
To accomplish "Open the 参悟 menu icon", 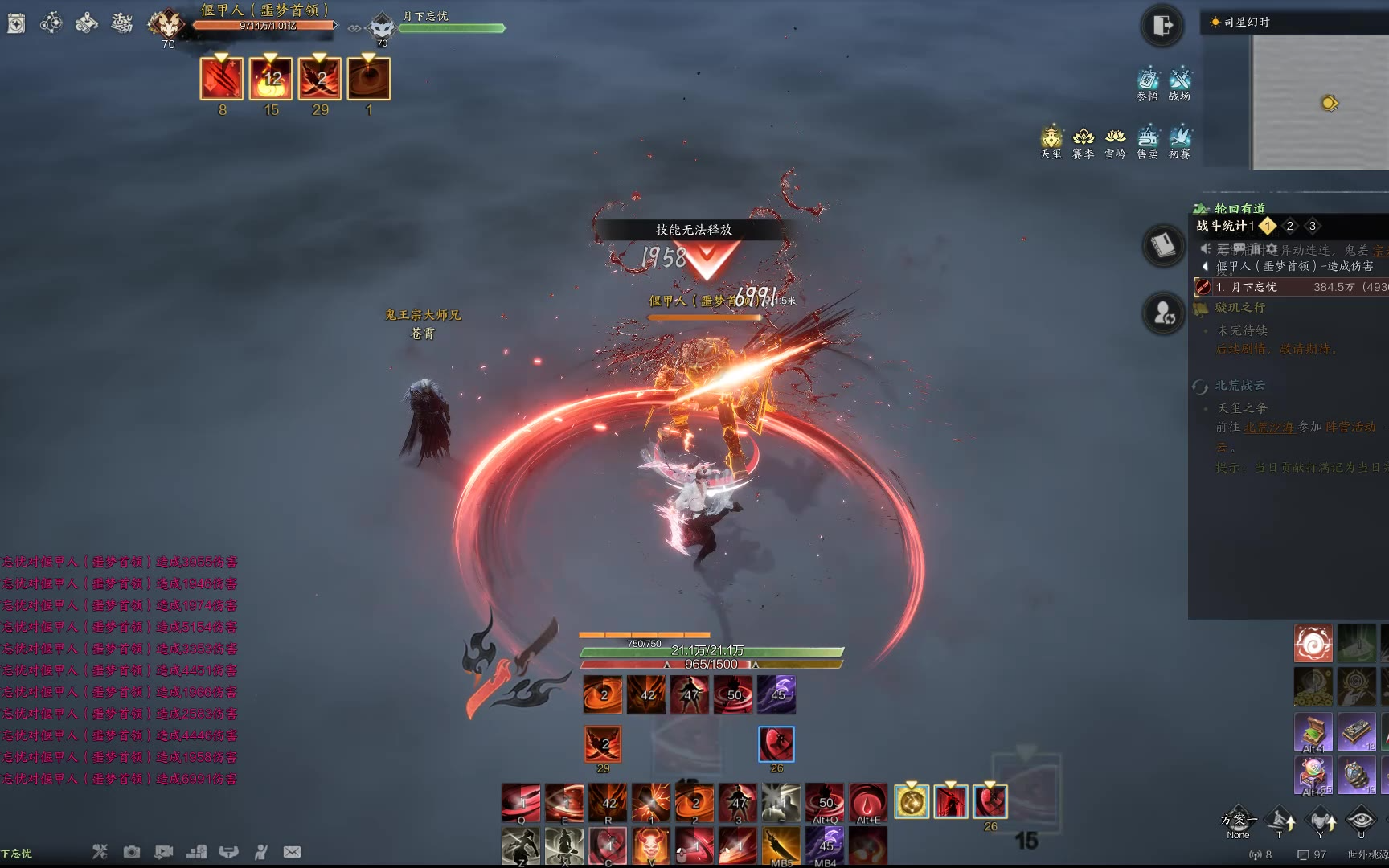I will [x=1148, y=84].
